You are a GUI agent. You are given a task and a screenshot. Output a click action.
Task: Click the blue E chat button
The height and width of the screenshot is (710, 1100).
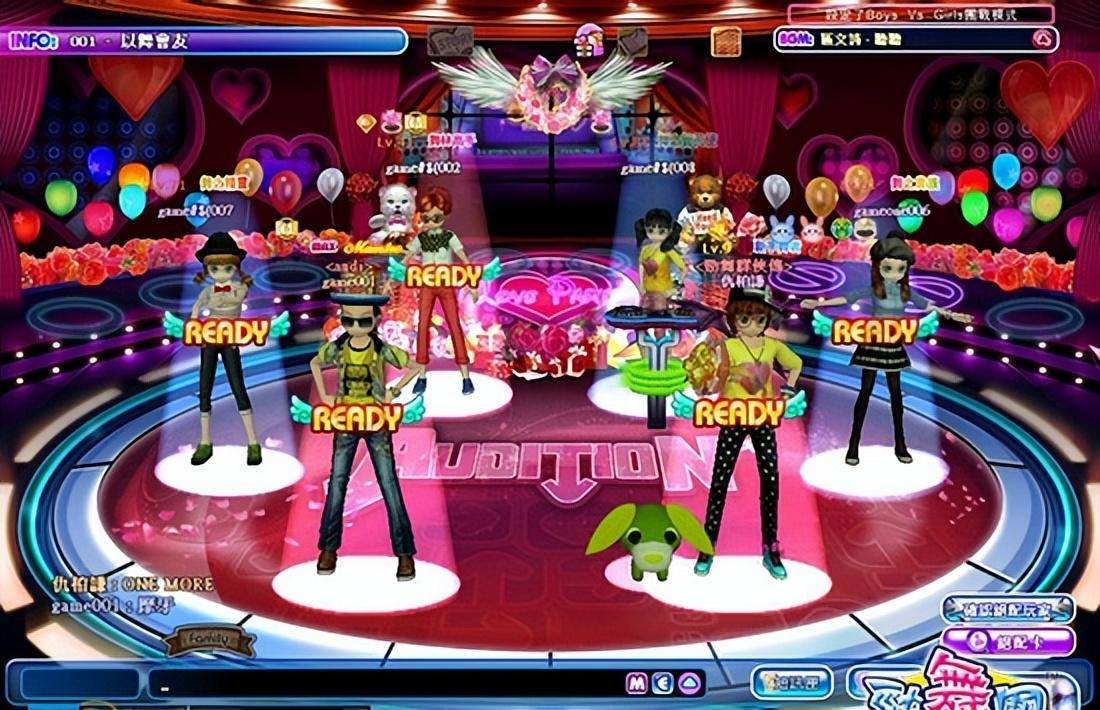pos(661,684)
